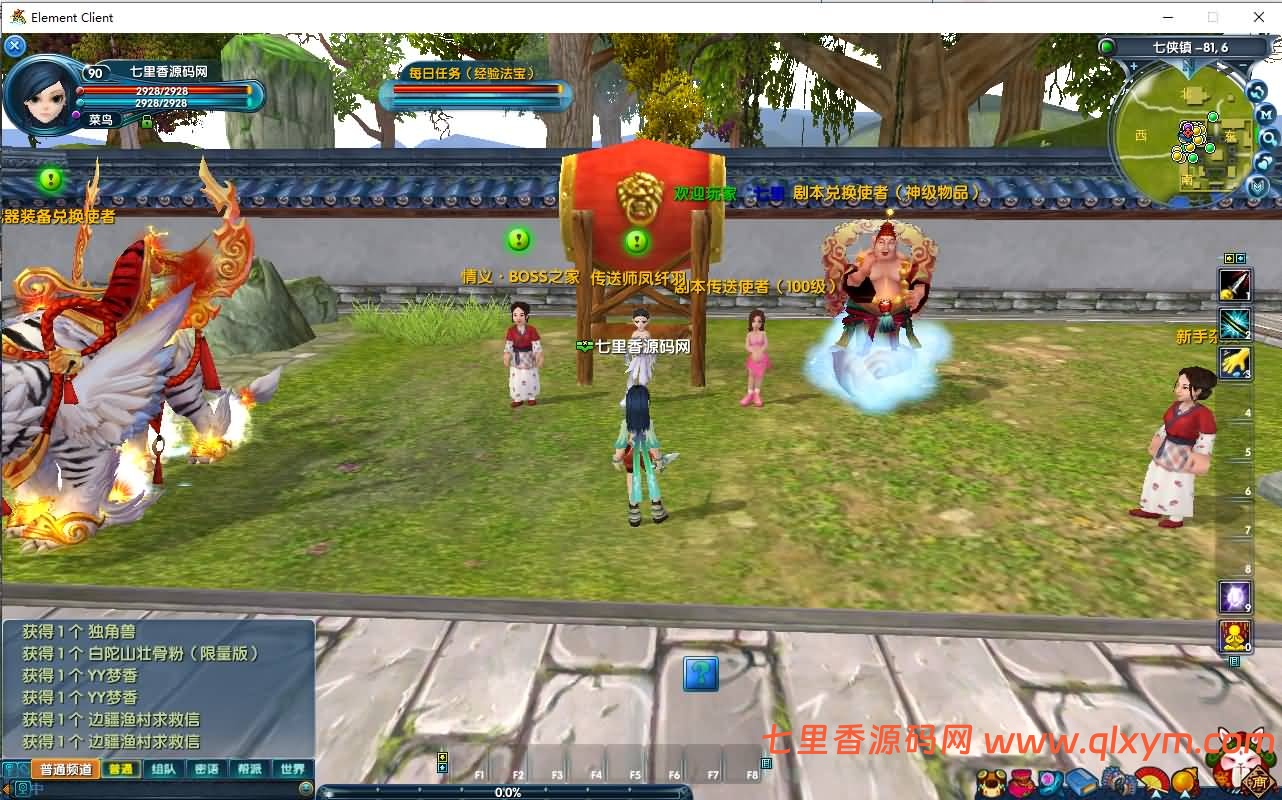Open the 密语 whisper chat tab
Screen dimensions: 1282x800
(x=206, y=769)
